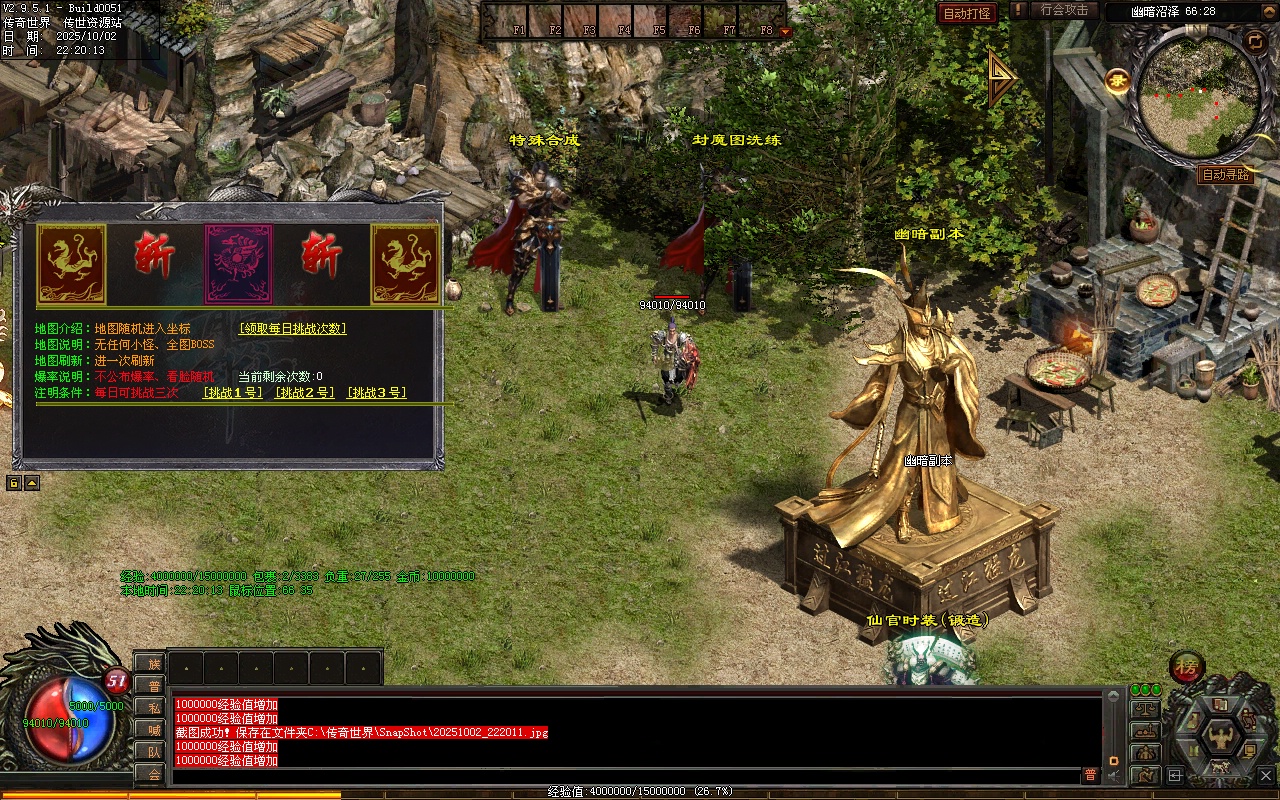Select the 喊 shout chat channel
Viewport: 1280px width, 800px height.
(153, 730)
